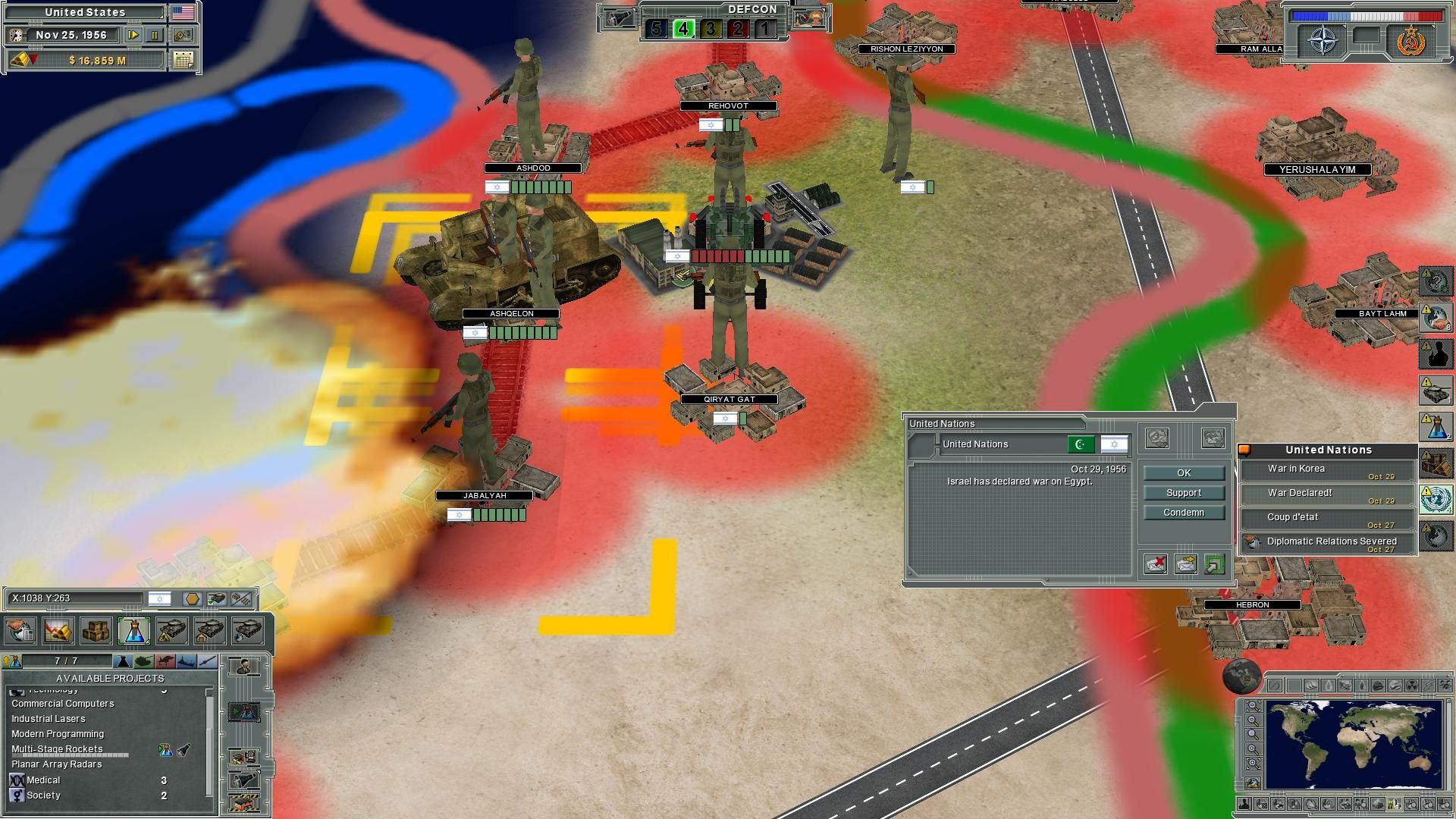Click the NATO emblem in the top-right panel
Image resolution: width=1456 pixels, height=819 pixels.
click(1323, 39)
